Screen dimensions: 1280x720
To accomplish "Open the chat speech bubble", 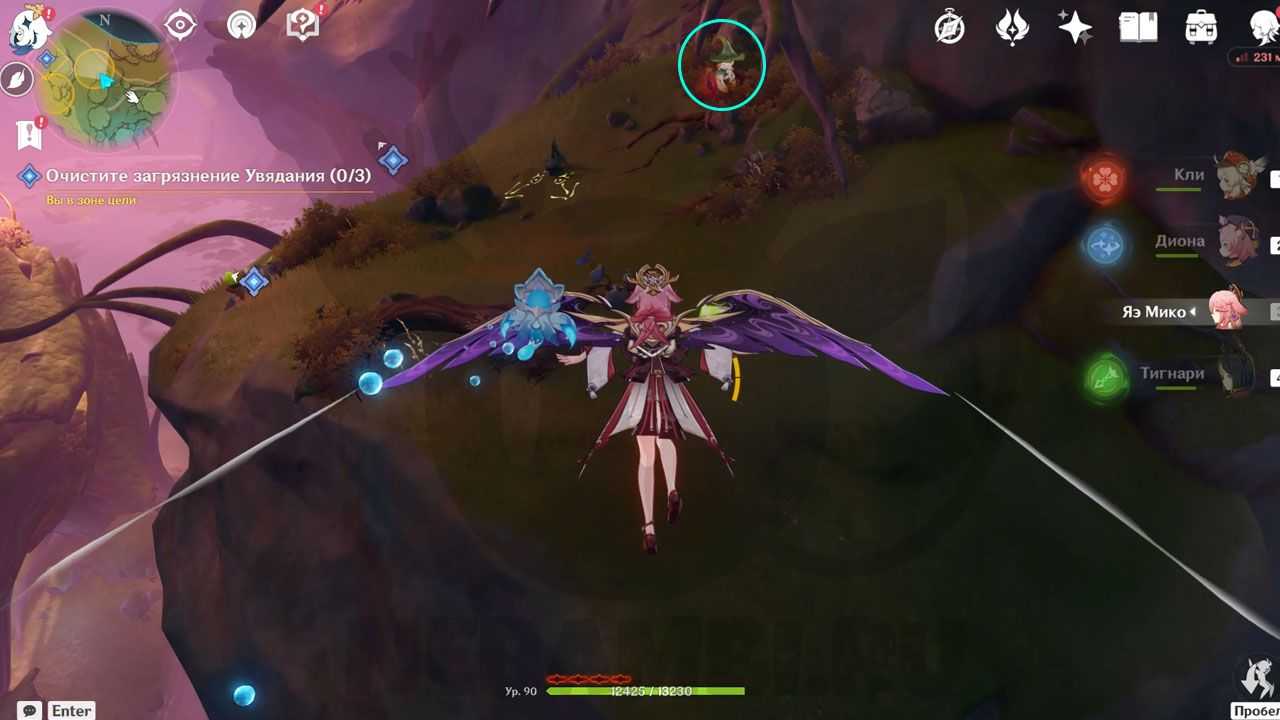I will click(x=30, y=711).
